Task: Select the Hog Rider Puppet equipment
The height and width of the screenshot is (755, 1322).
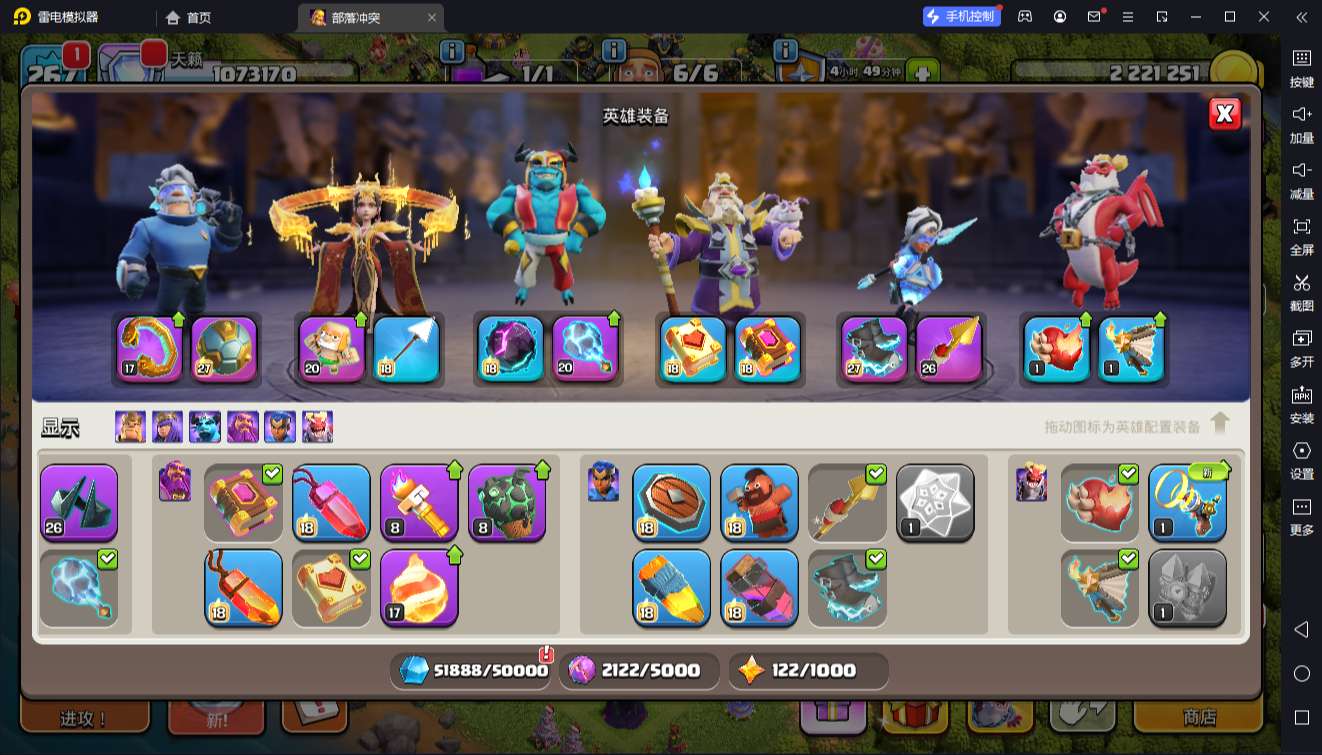Action: pyautogui.click(x=759, y=502)
